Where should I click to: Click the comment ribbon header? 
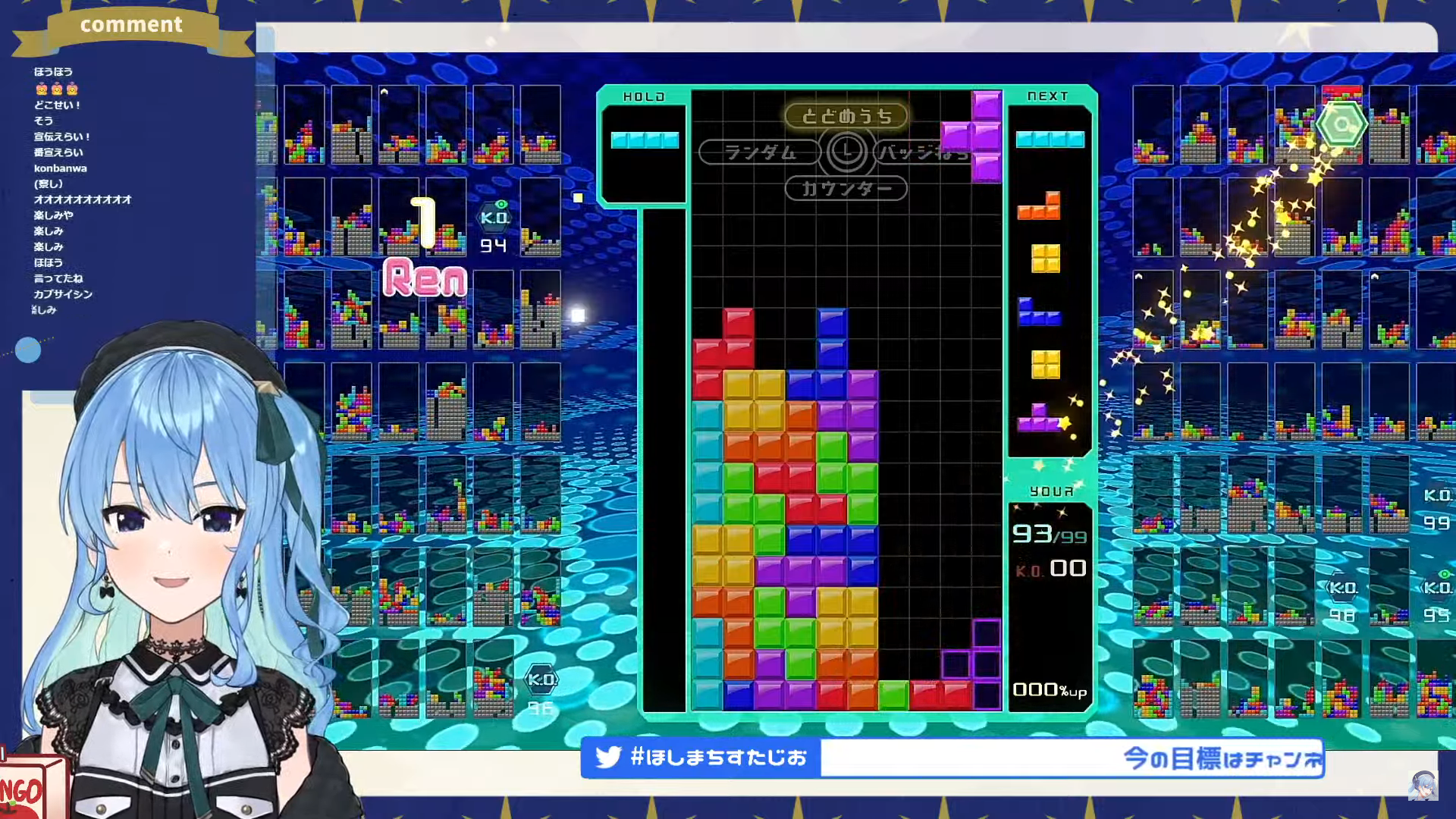click(x=131, y=25)
